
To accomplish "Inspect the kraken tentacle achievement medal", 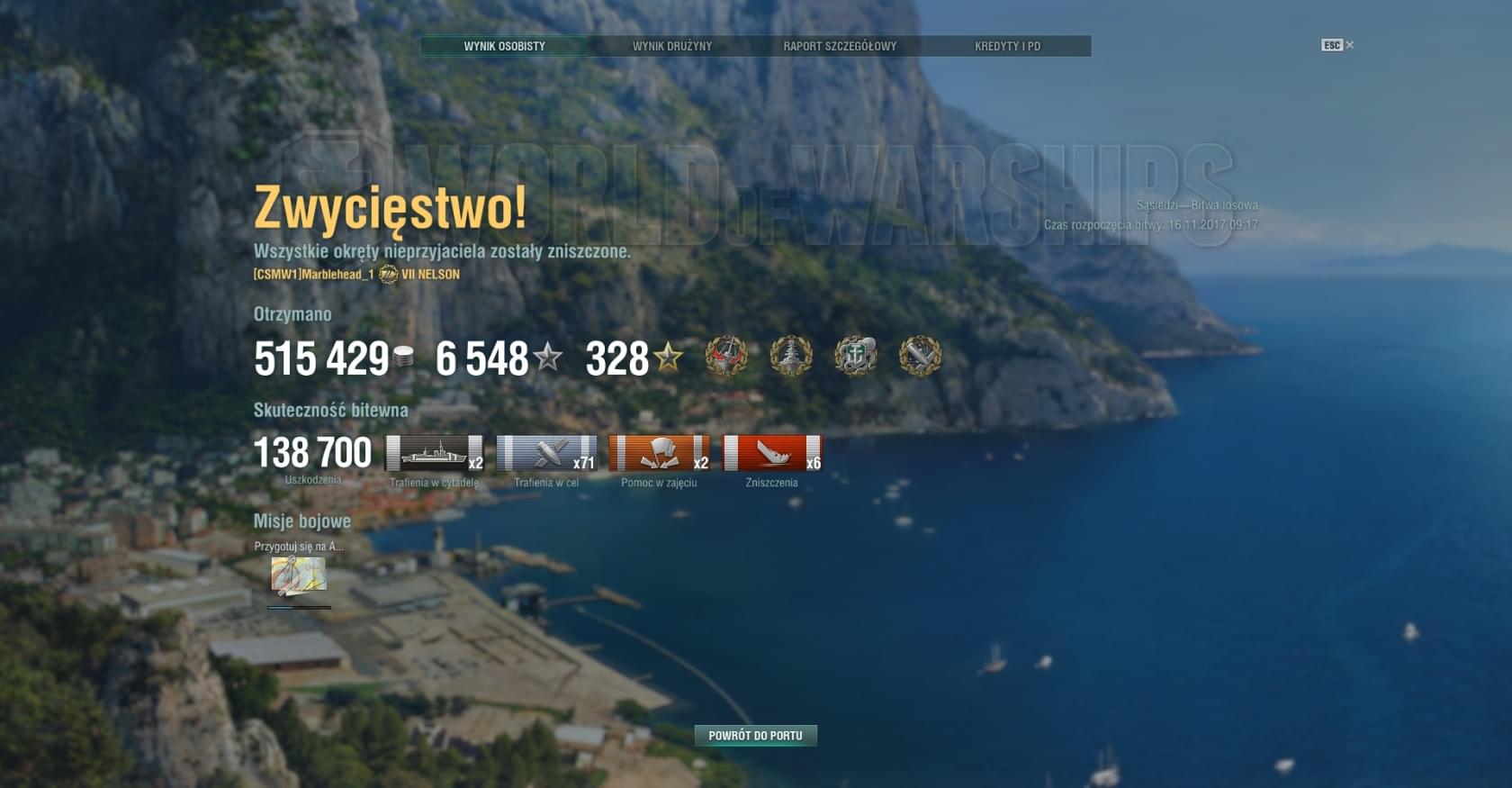I will 855,357.
